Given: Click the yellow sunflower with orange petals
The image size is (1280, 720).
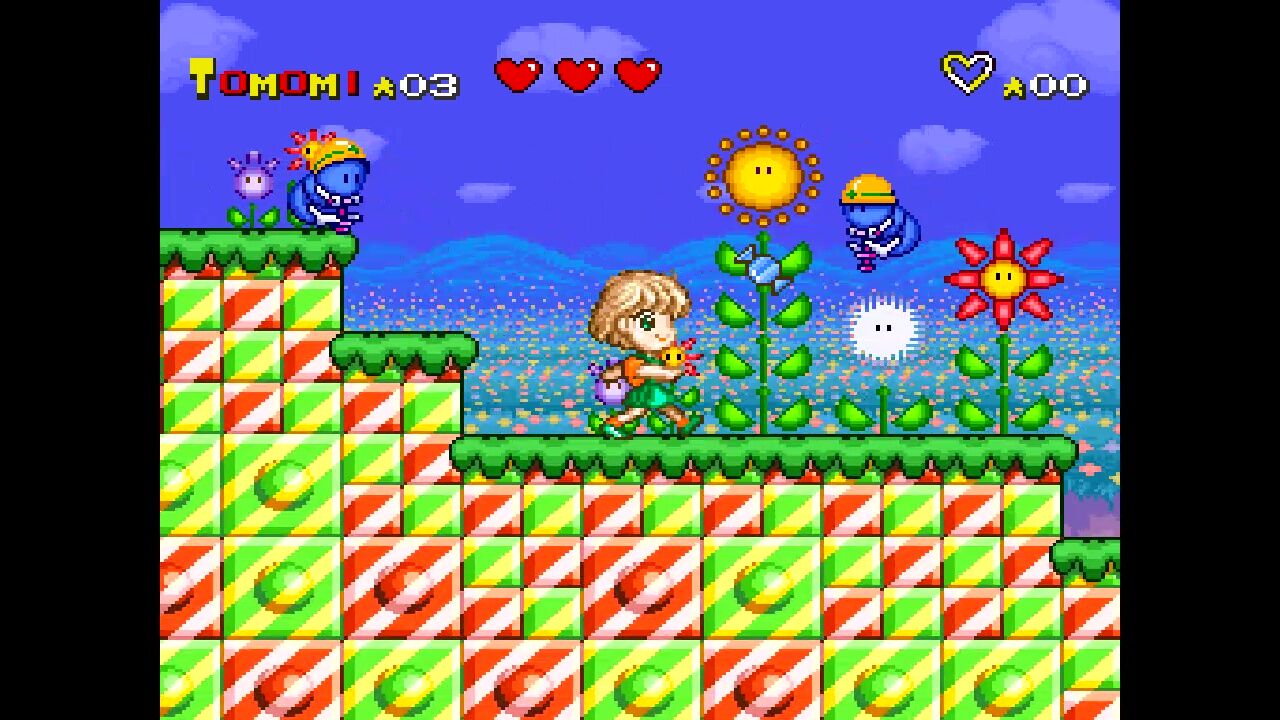Looking at the screenshot, I should [x=764, y=172].
